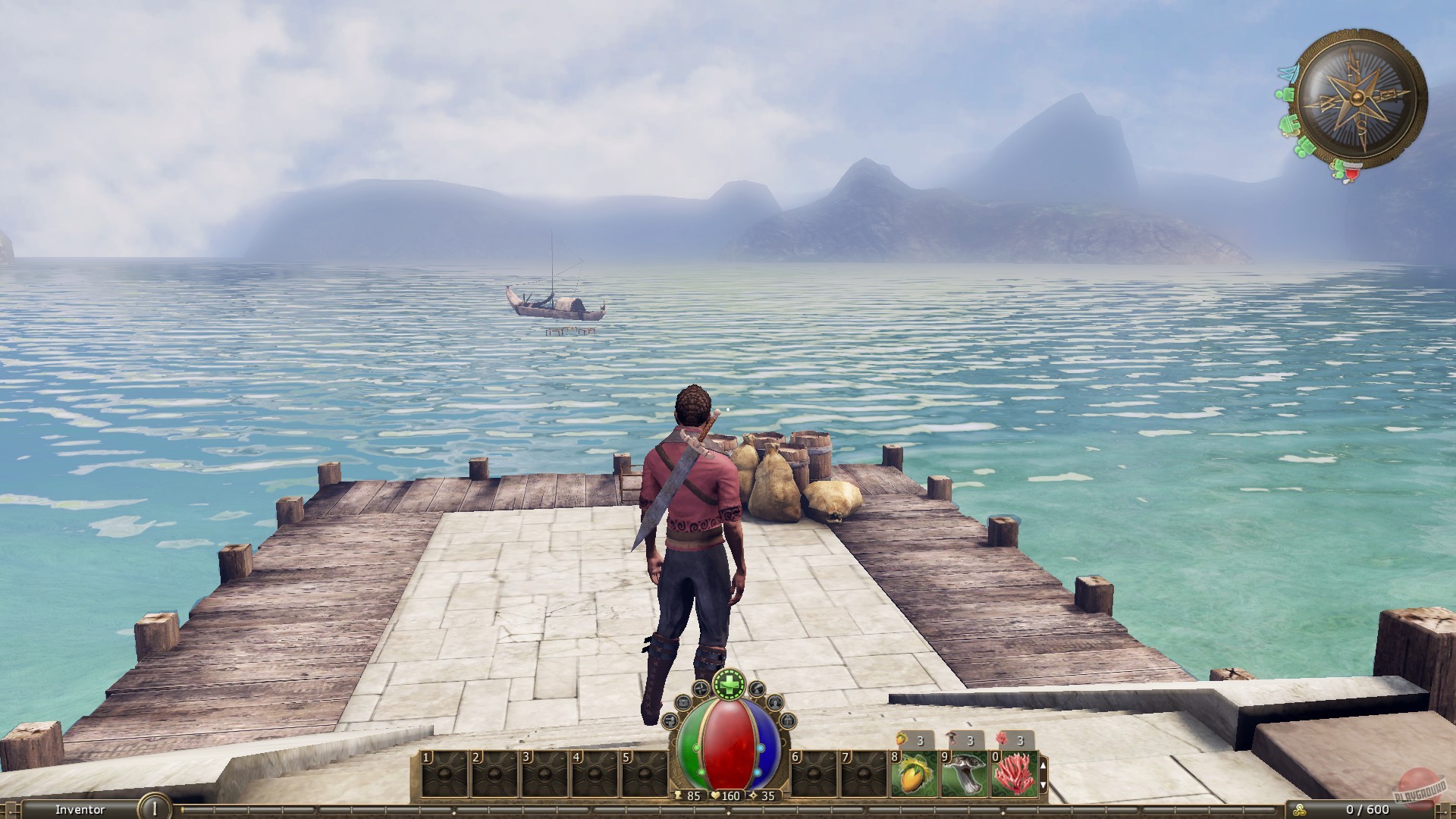The height and width of the screenshot is (819, 1456).
Task: Expand the level 1 badge next to Inventor
Action: [x=155, y=808]
